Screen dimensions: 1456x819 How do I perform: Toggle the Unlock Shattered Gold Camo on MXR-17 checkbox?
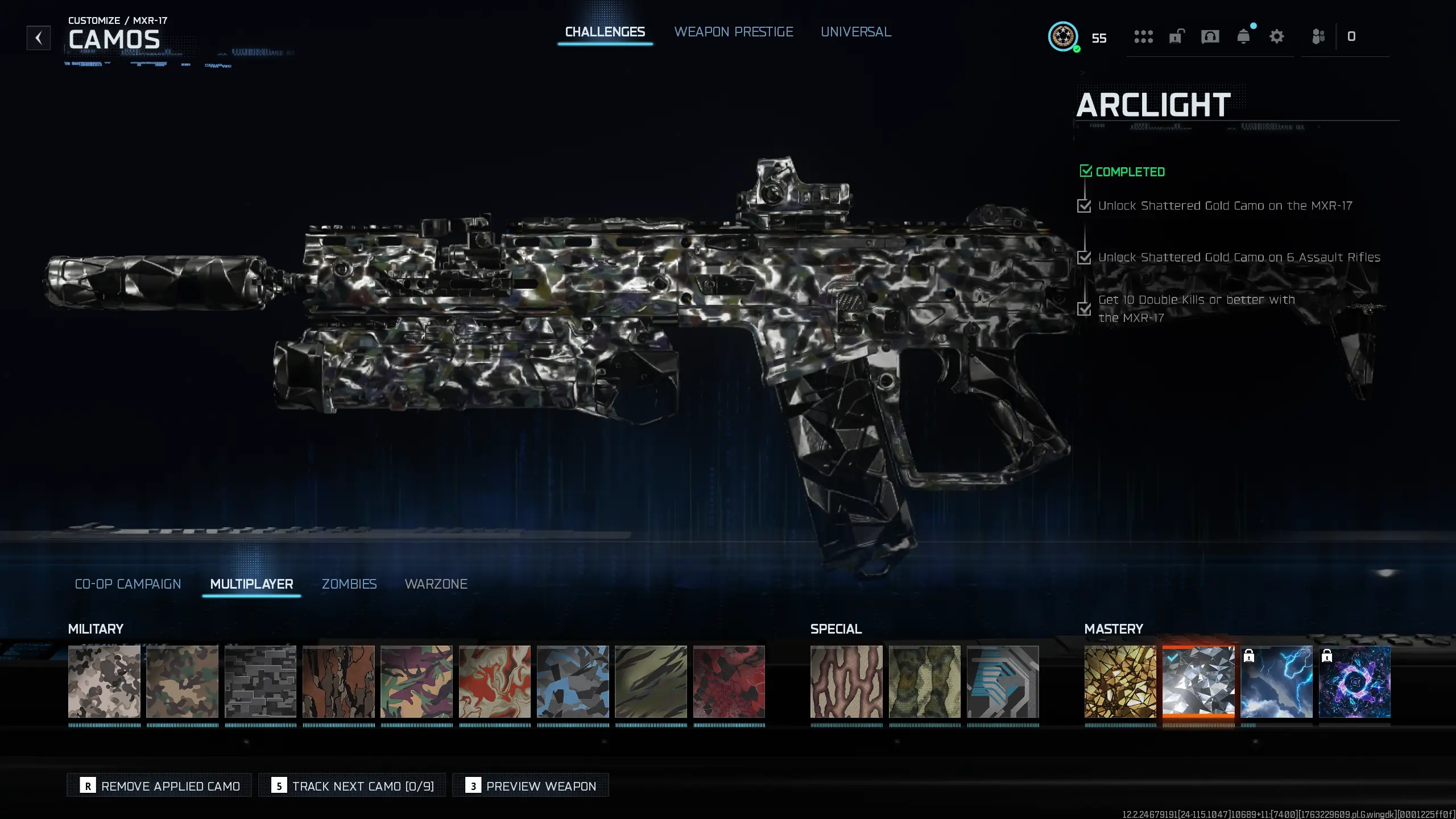[x=1085, y=205]
